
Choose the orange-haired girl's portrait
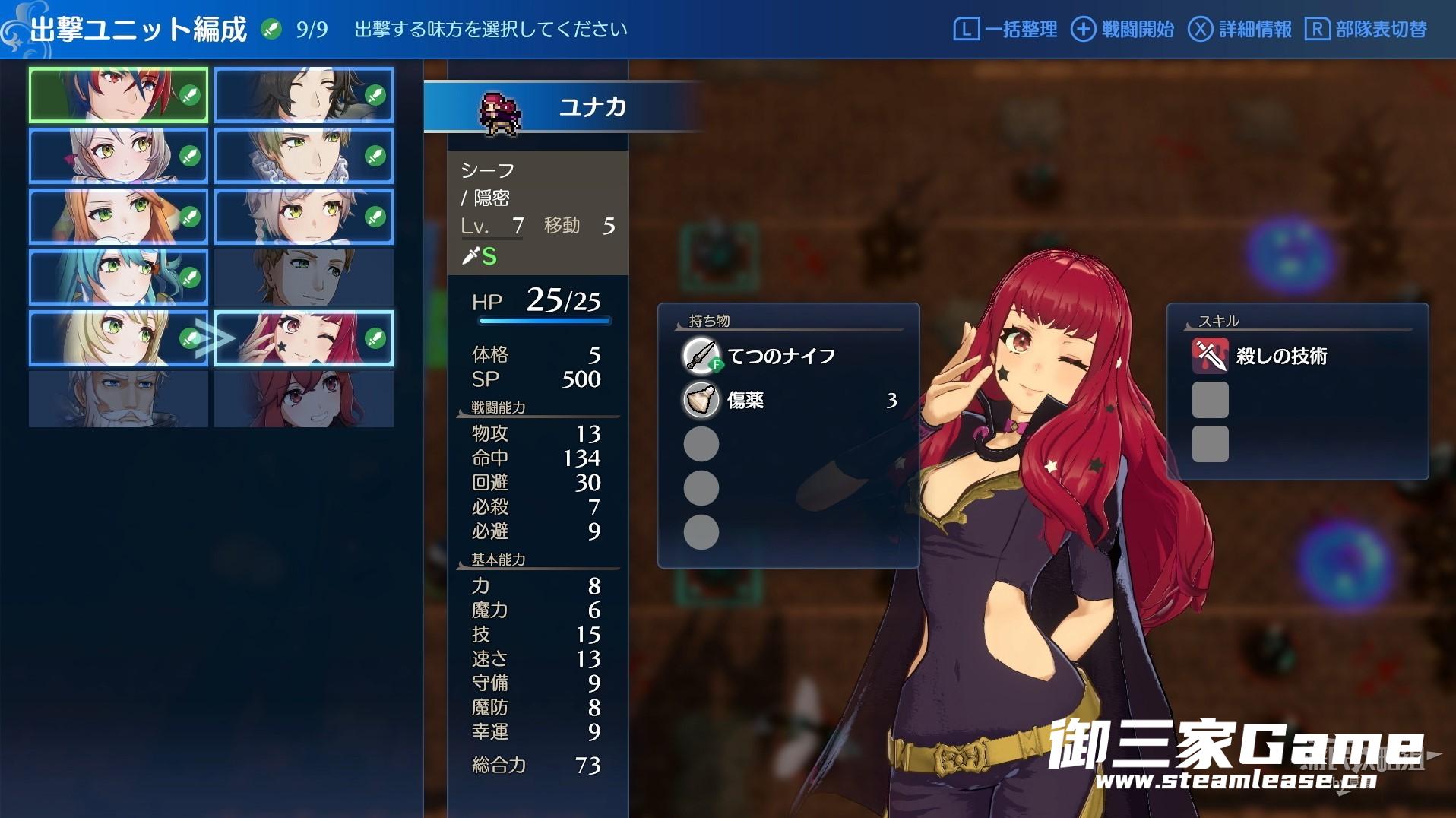[118, 217]
